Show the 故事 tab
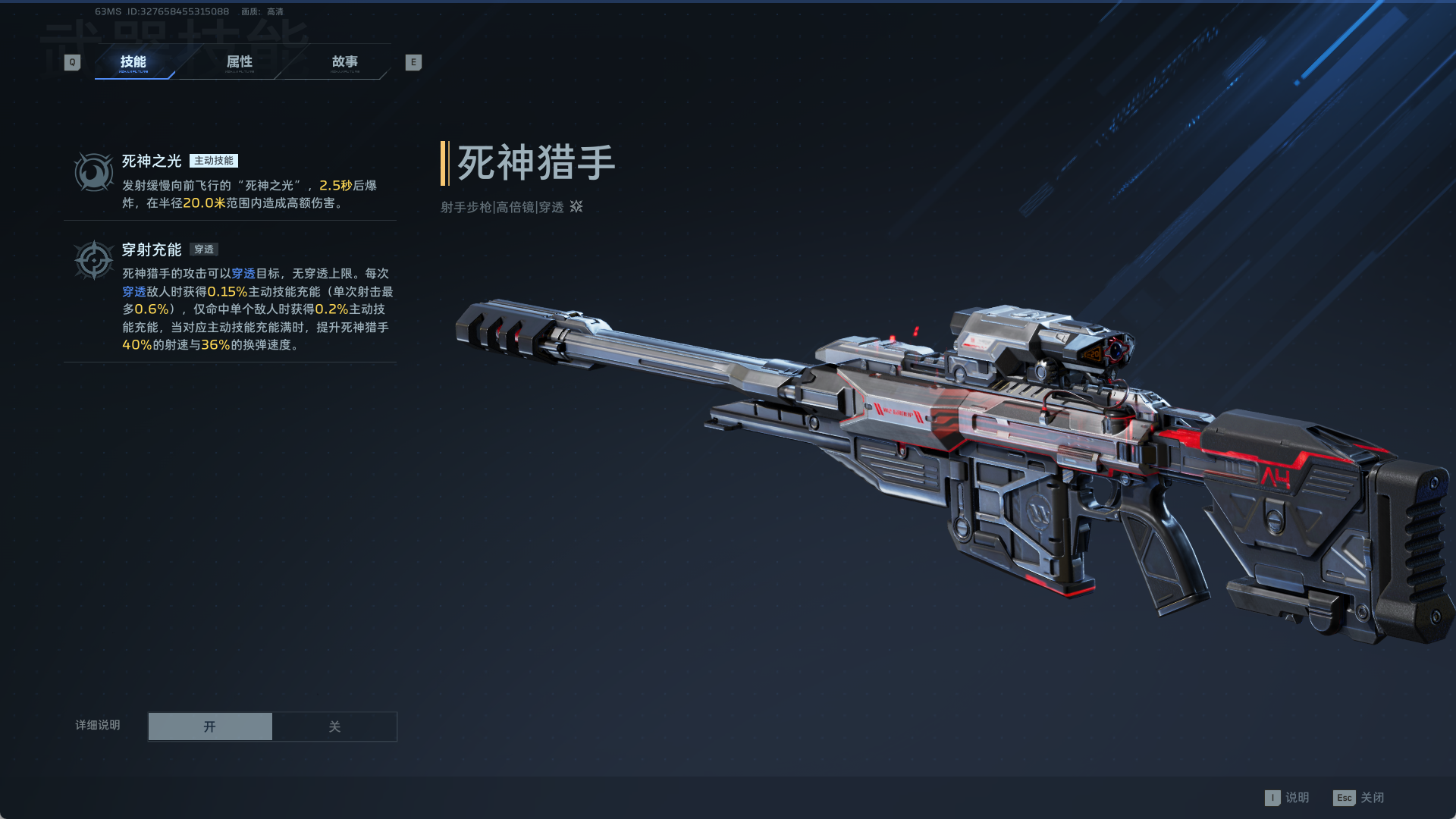 (345, 62)
